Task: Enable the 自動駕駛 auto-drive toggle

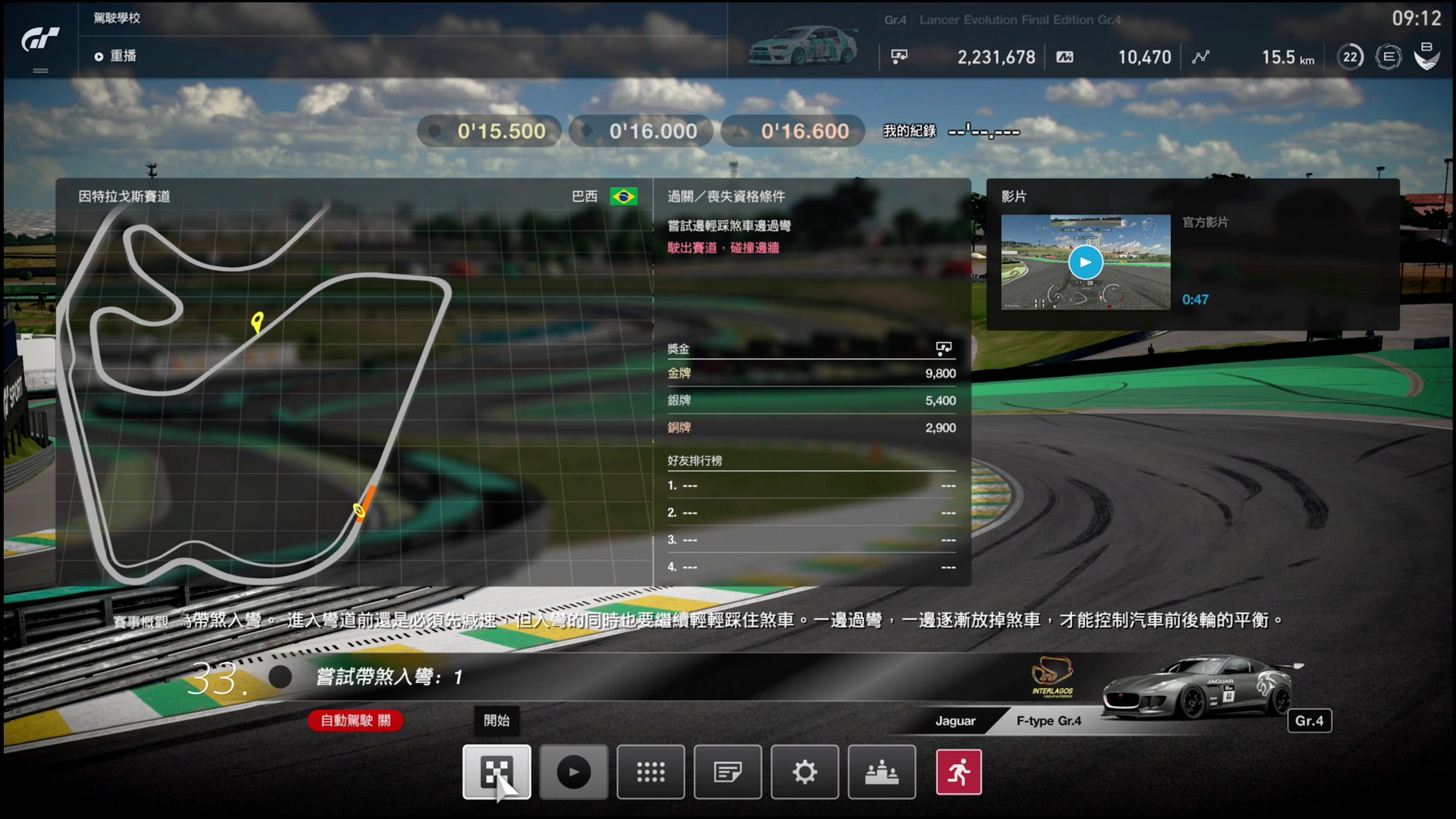Action: point(355,721)
